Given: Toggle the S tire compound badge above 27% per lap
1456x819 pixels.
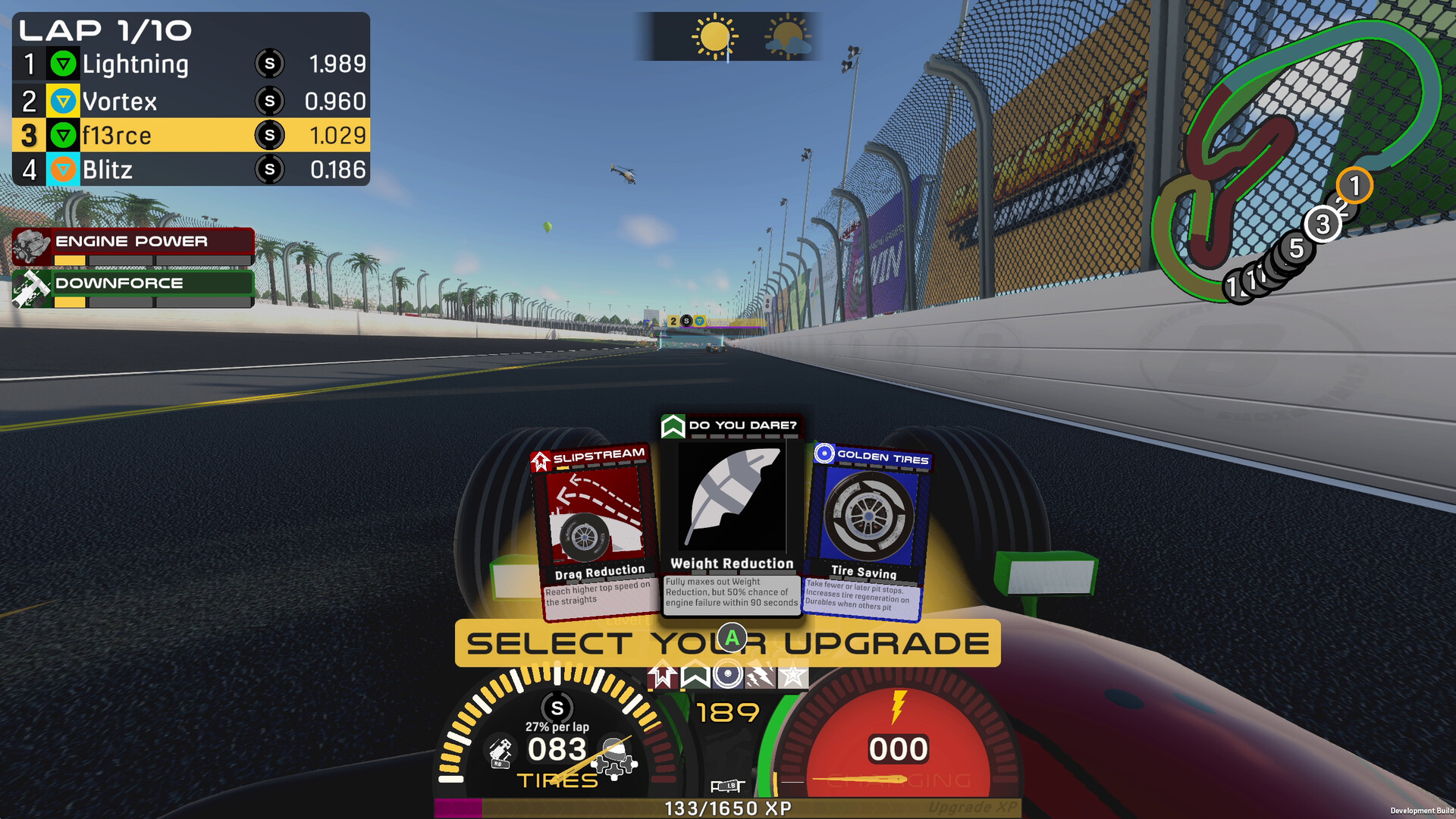Looking at the screenshot, I should 556,707.
